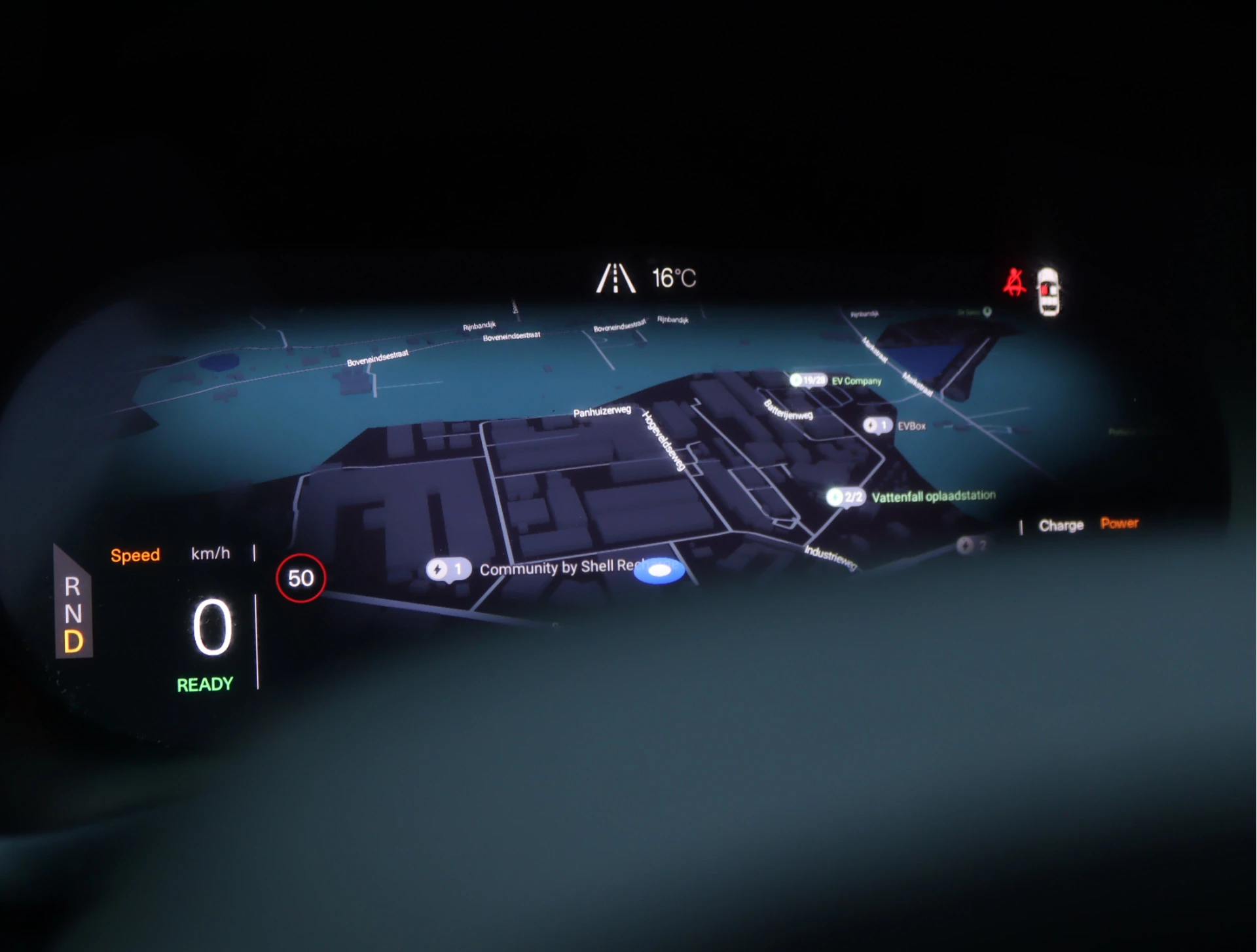Open the Community by Shell Recharge marker

(x=448, y=569)
